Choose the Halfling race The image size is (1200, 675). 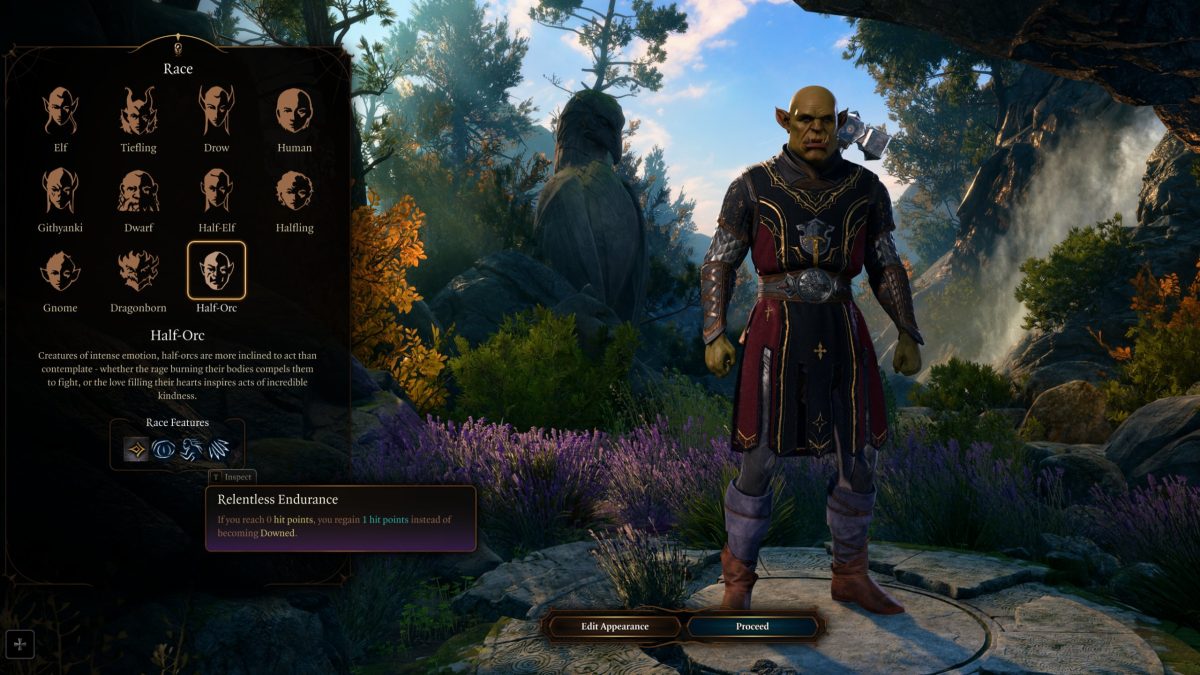[x=294, y=191]
